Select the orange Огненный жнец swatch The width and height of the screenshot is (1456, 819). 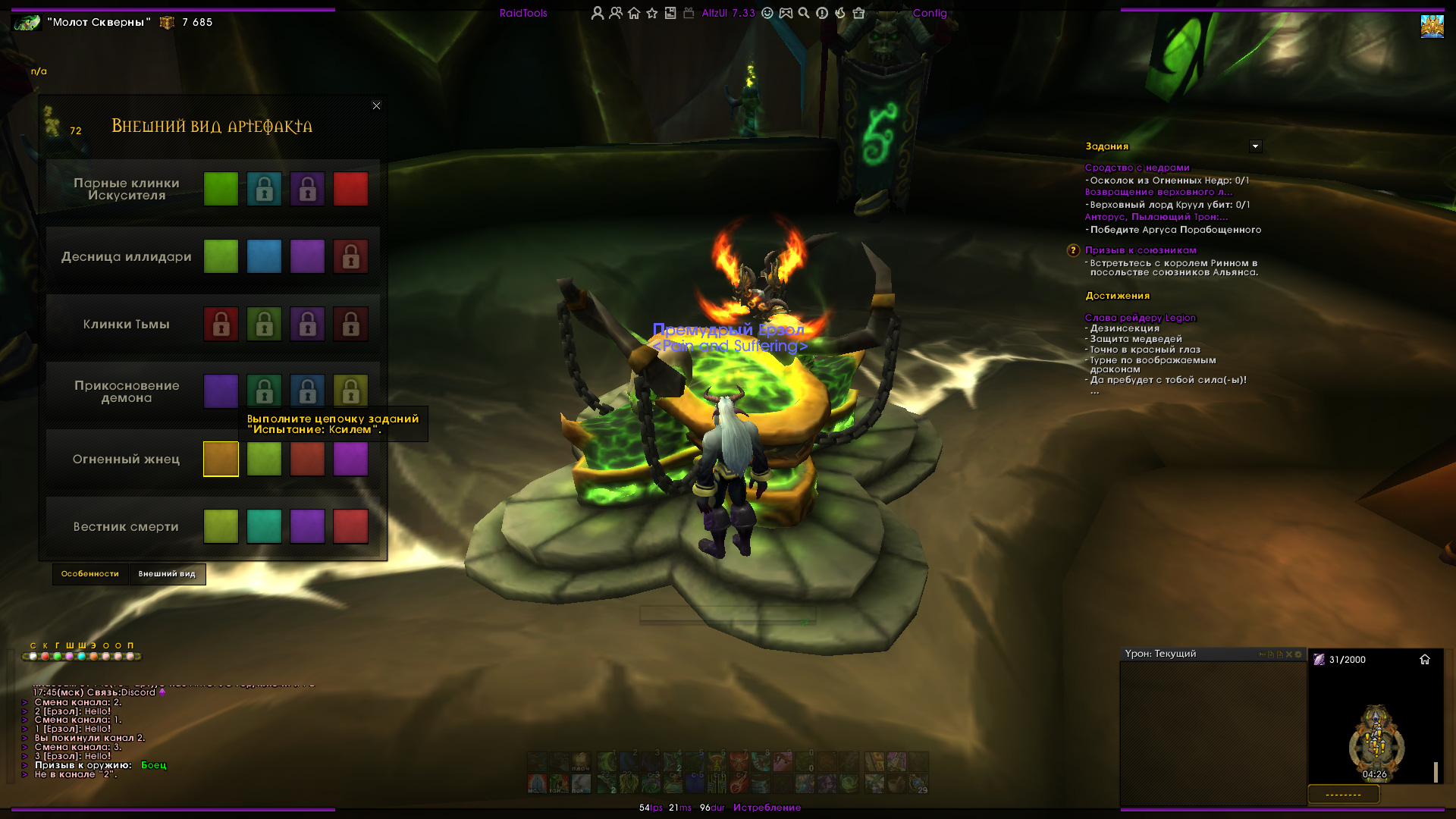coord(221,459)
